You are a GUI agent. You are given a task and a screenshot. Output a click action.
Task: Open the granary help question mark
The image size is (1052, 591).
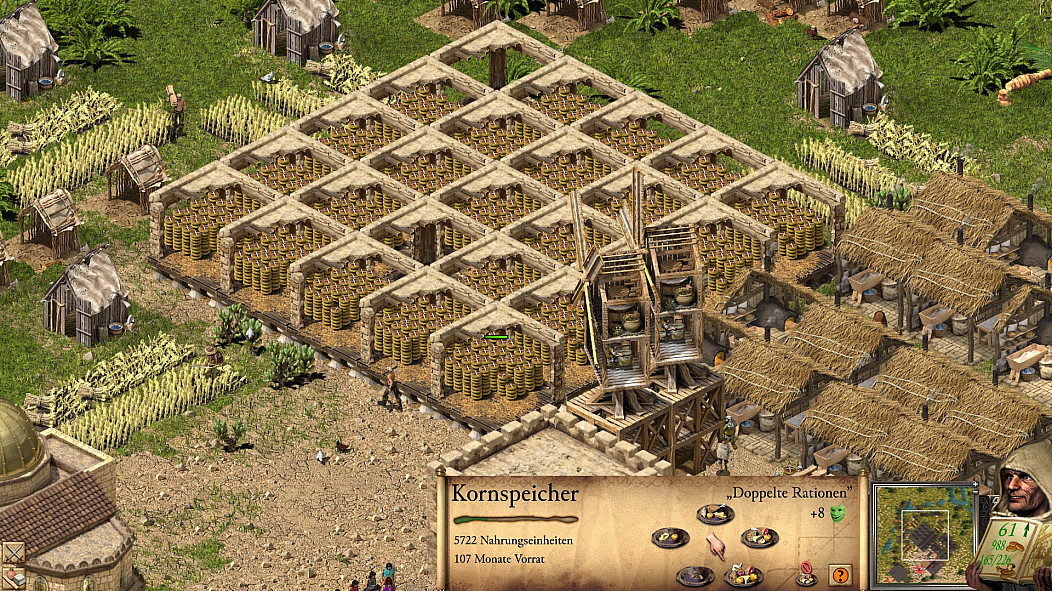click(839, 575)
